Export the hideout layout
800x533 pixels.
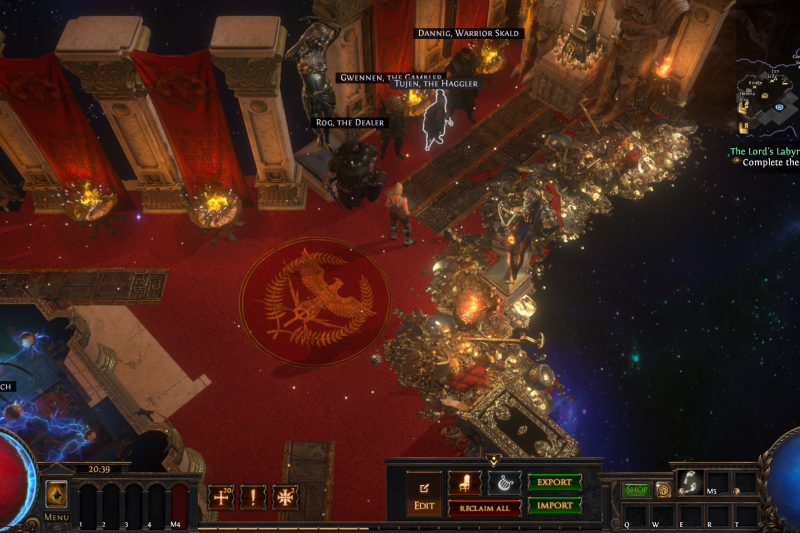tap(554, 483)
